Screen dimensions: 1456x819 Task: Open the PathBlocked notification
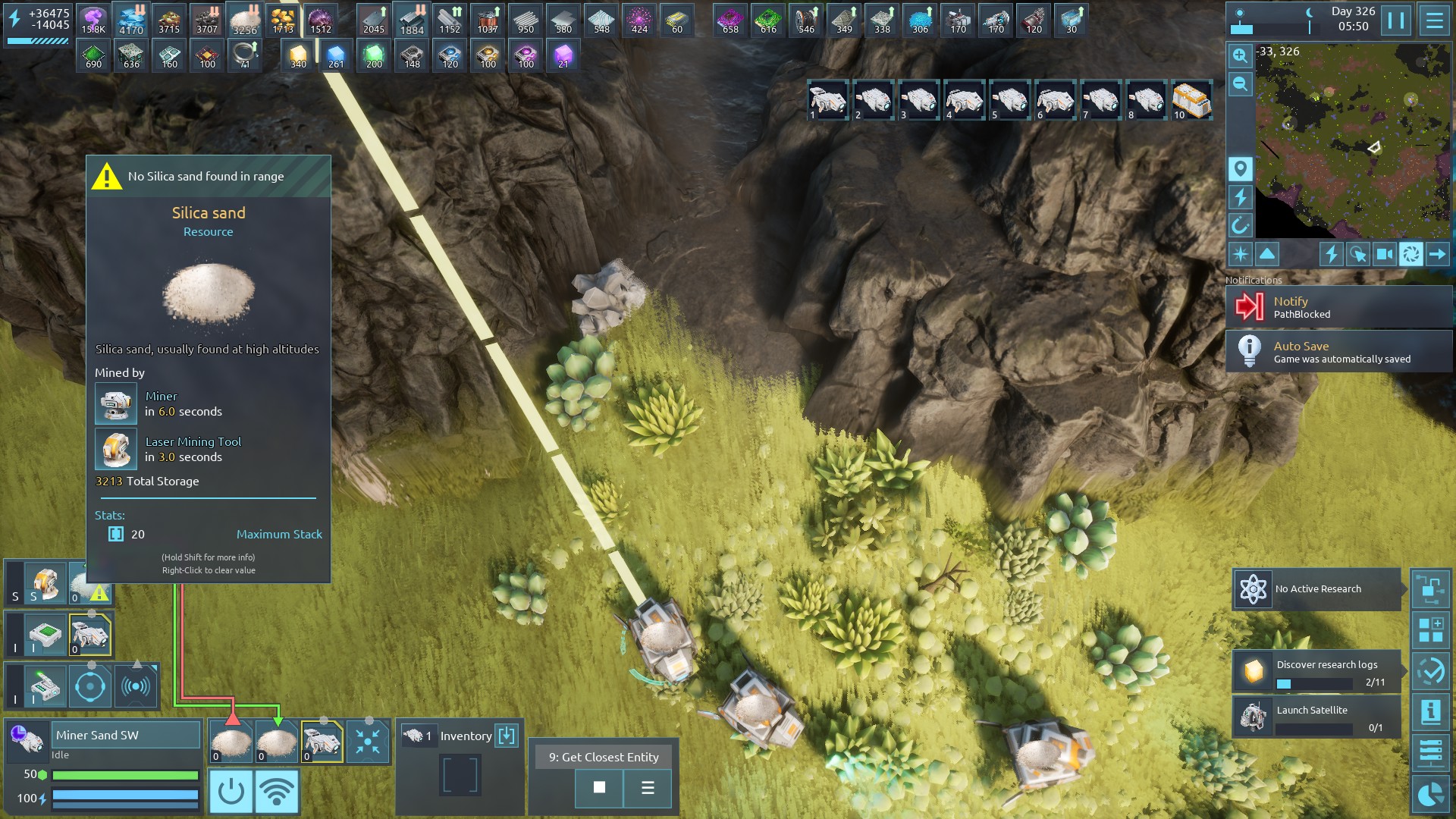pos(1338,307)
